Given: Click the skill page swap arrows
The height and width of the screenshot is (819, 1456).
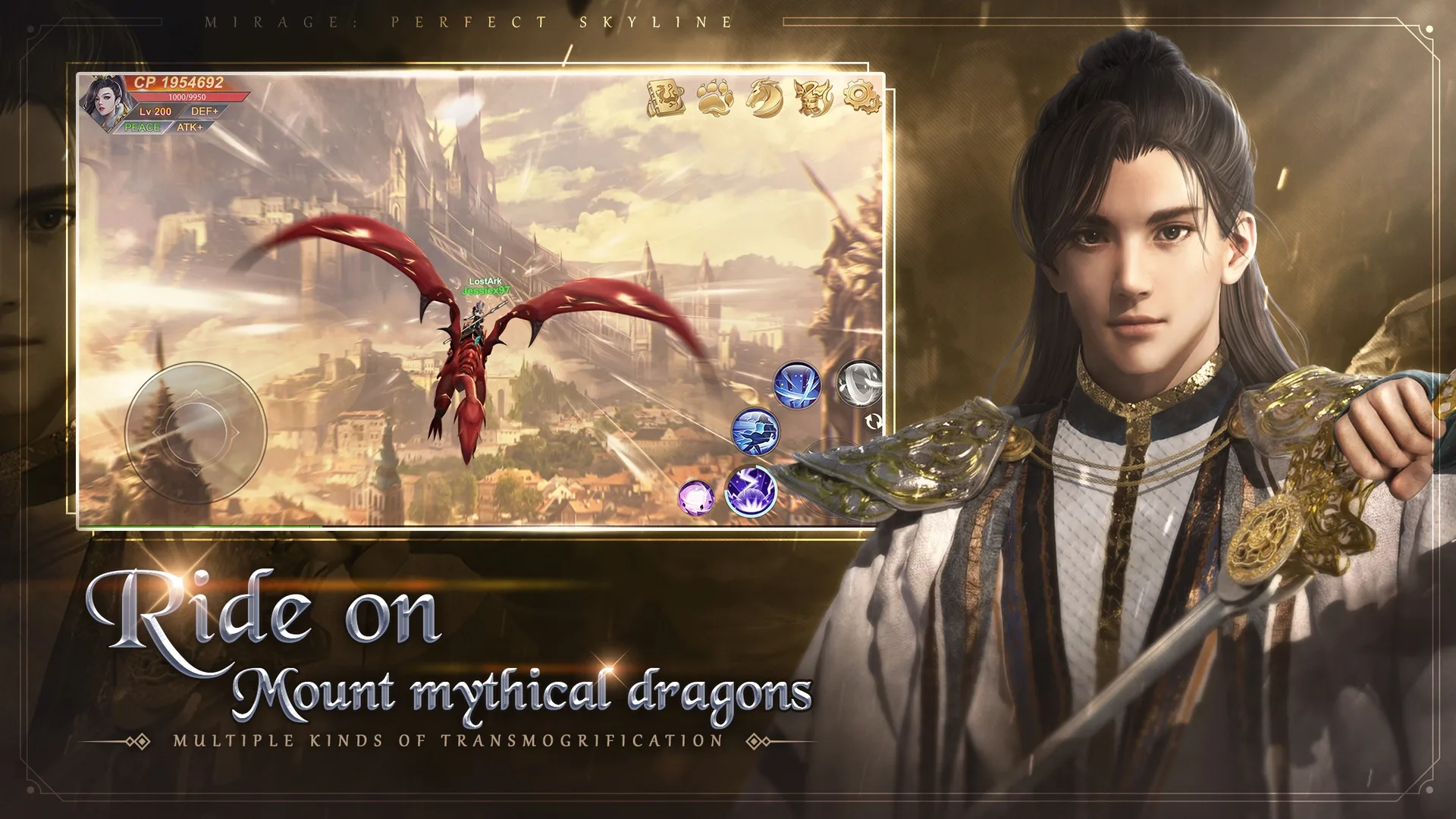Looking at the screenshot, I should click(874, 422).
